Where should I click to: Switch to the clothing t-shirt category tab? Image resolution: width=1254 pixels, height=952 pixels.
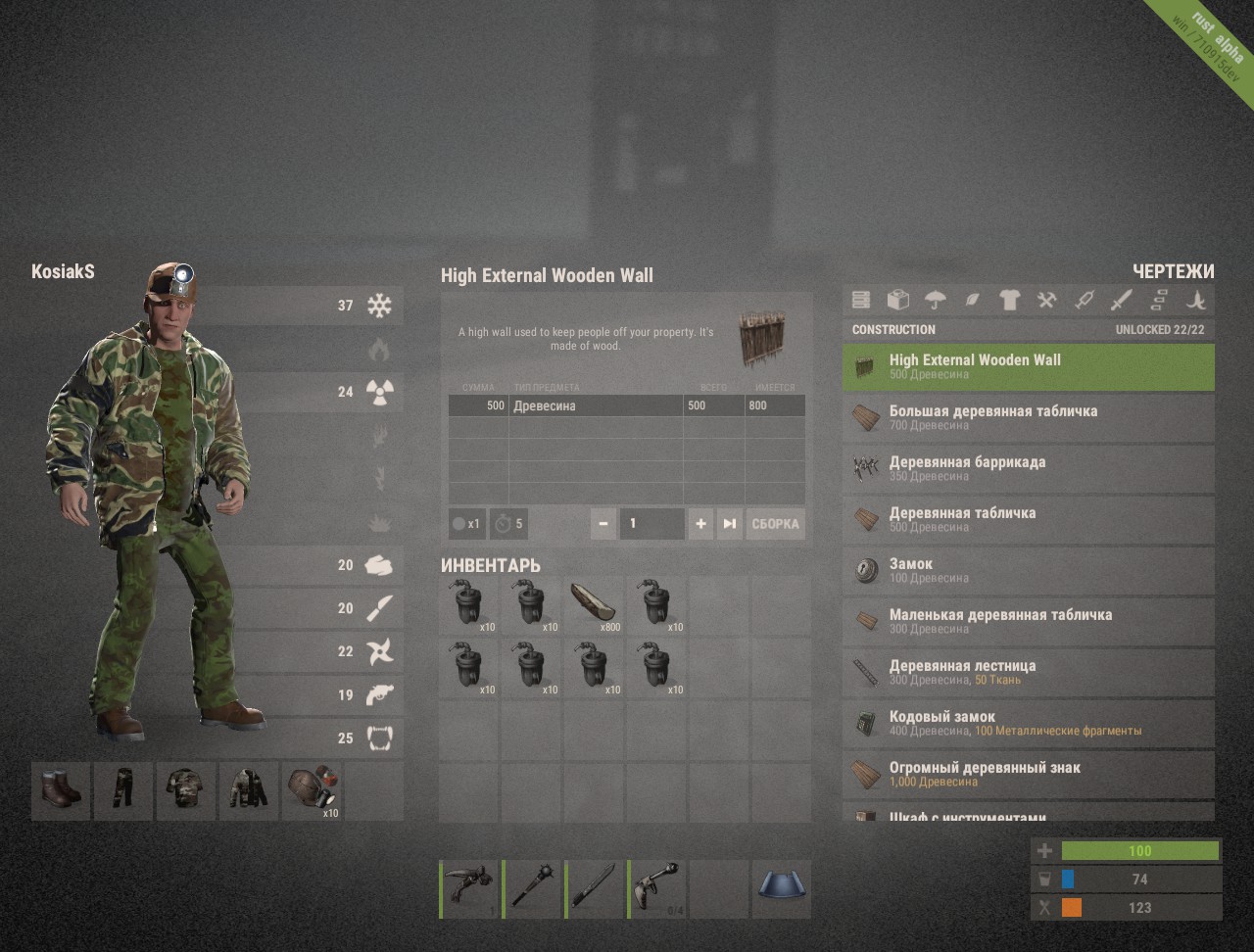1009,300
